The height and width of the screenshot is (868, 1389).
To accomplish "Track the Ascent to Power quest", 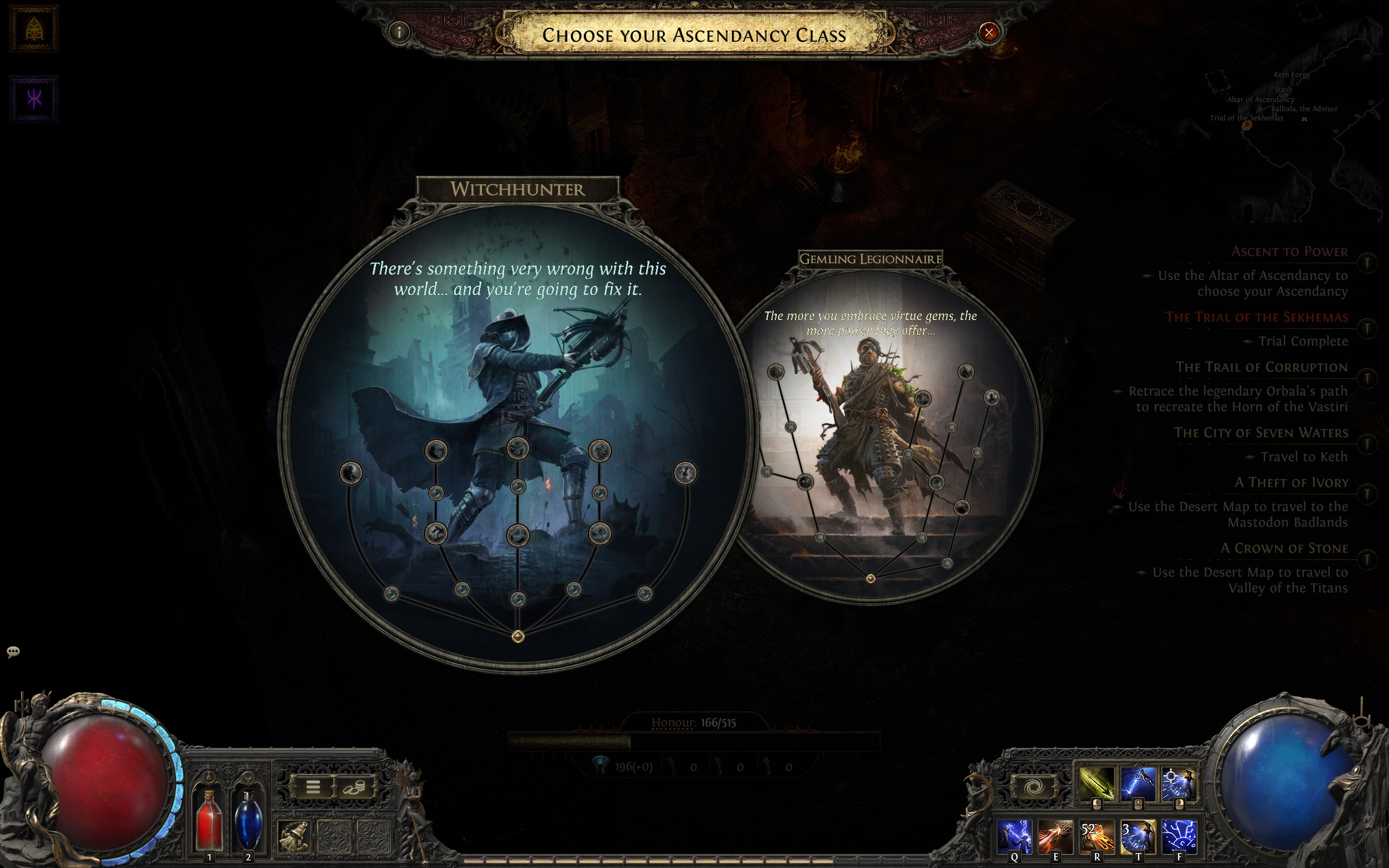I will click(x=1367, y=263).
